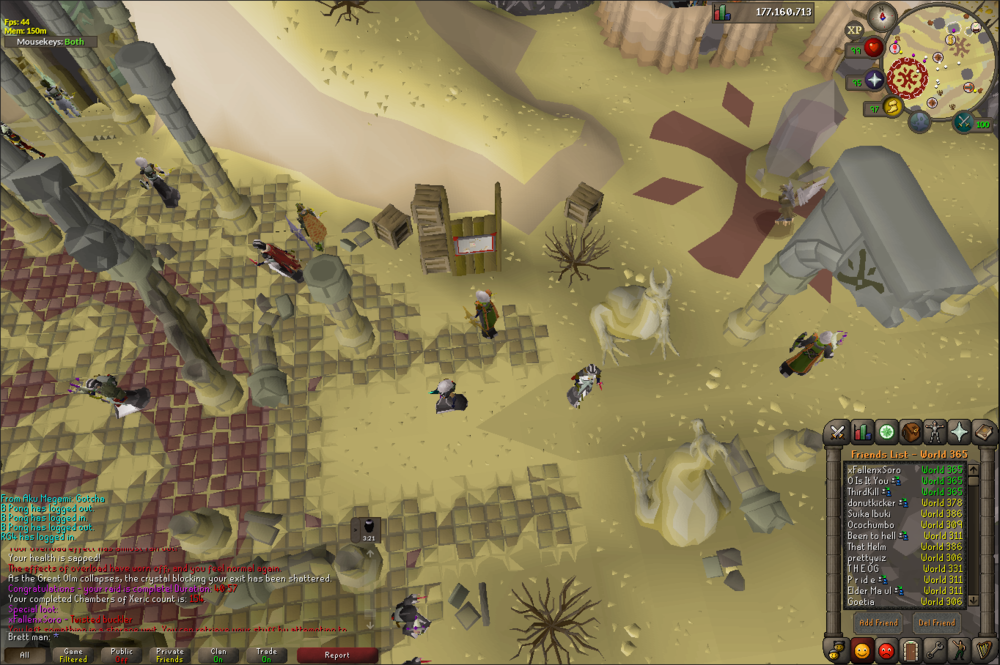Viewport: 1000px width, 665px height.
Task: Choose Goetia from the friends list
Action: point(860,602)
